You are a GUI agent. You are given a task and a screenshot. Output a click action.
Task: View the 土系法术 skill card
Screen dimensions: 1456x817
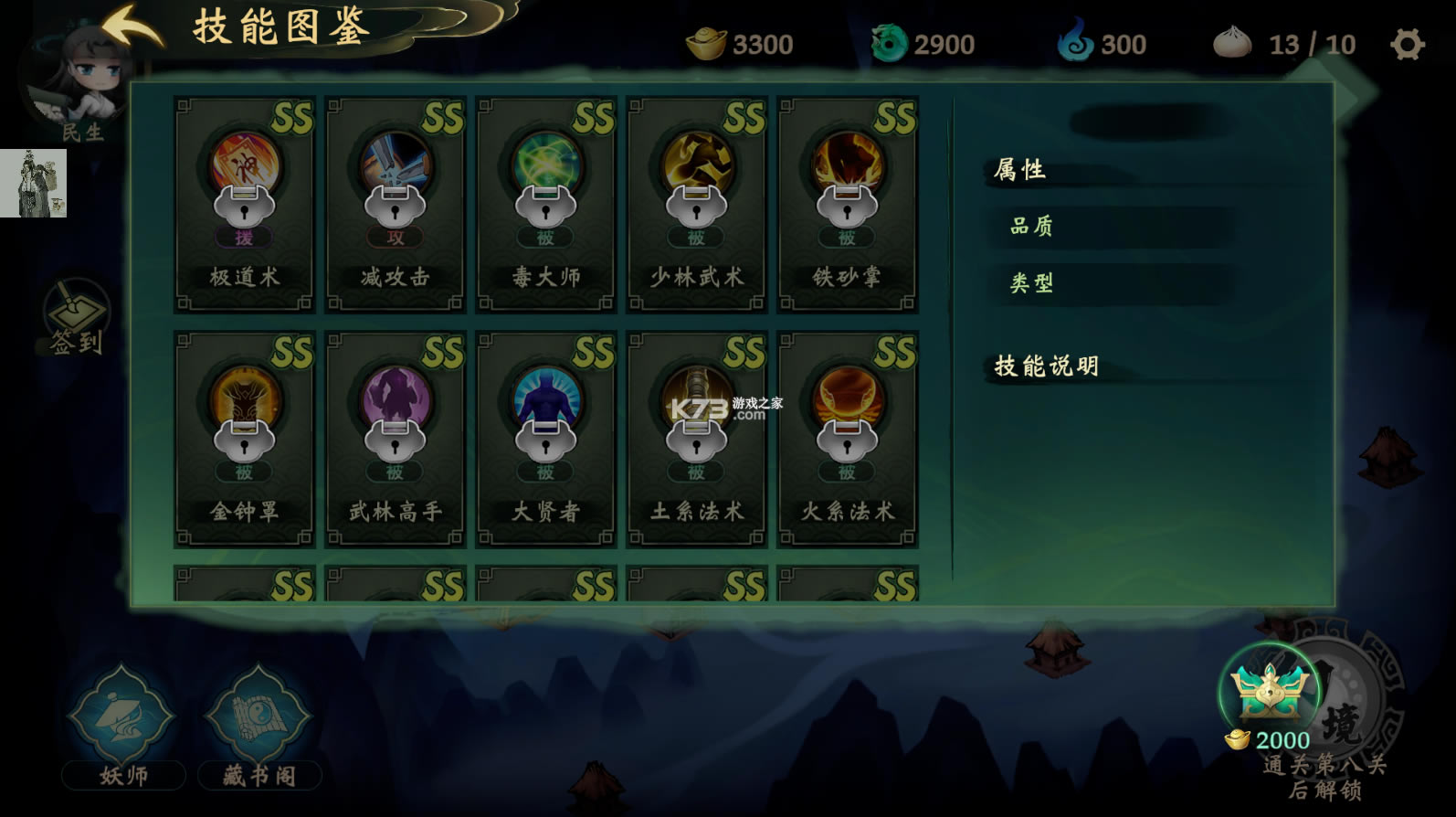(697, 440)
